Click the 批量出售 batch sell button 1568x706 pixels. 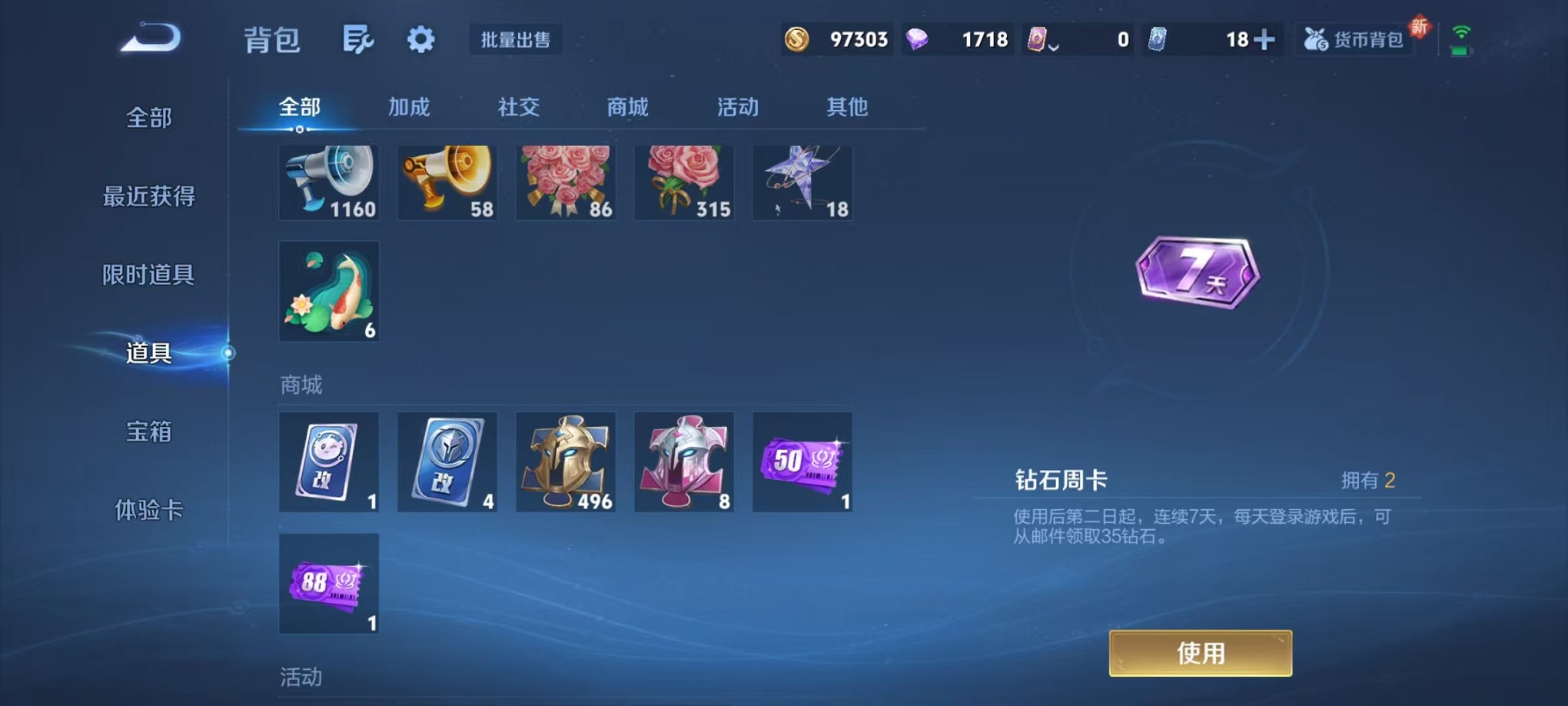click(516, 40)
